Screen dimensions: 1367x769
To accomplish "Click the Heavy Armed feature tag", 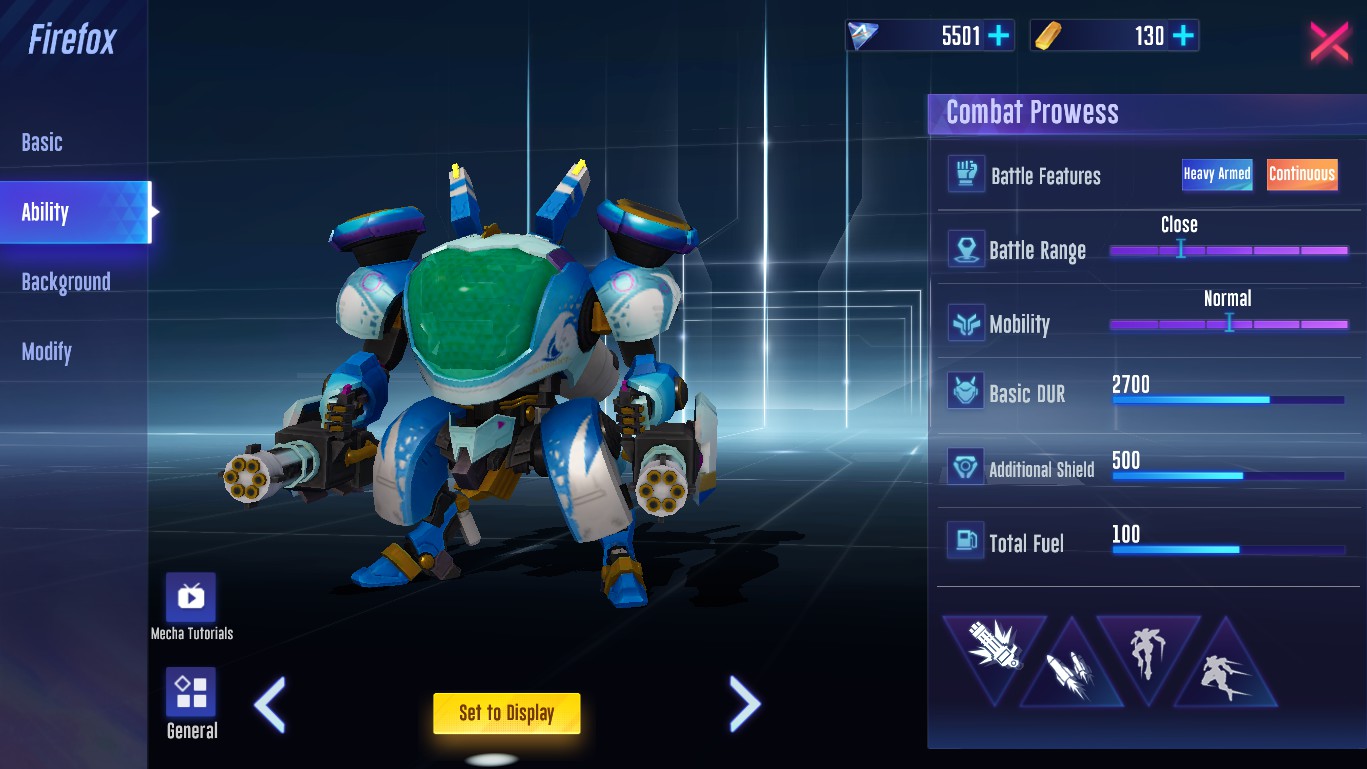I will pyautogui.click(x=1217, y=174).
